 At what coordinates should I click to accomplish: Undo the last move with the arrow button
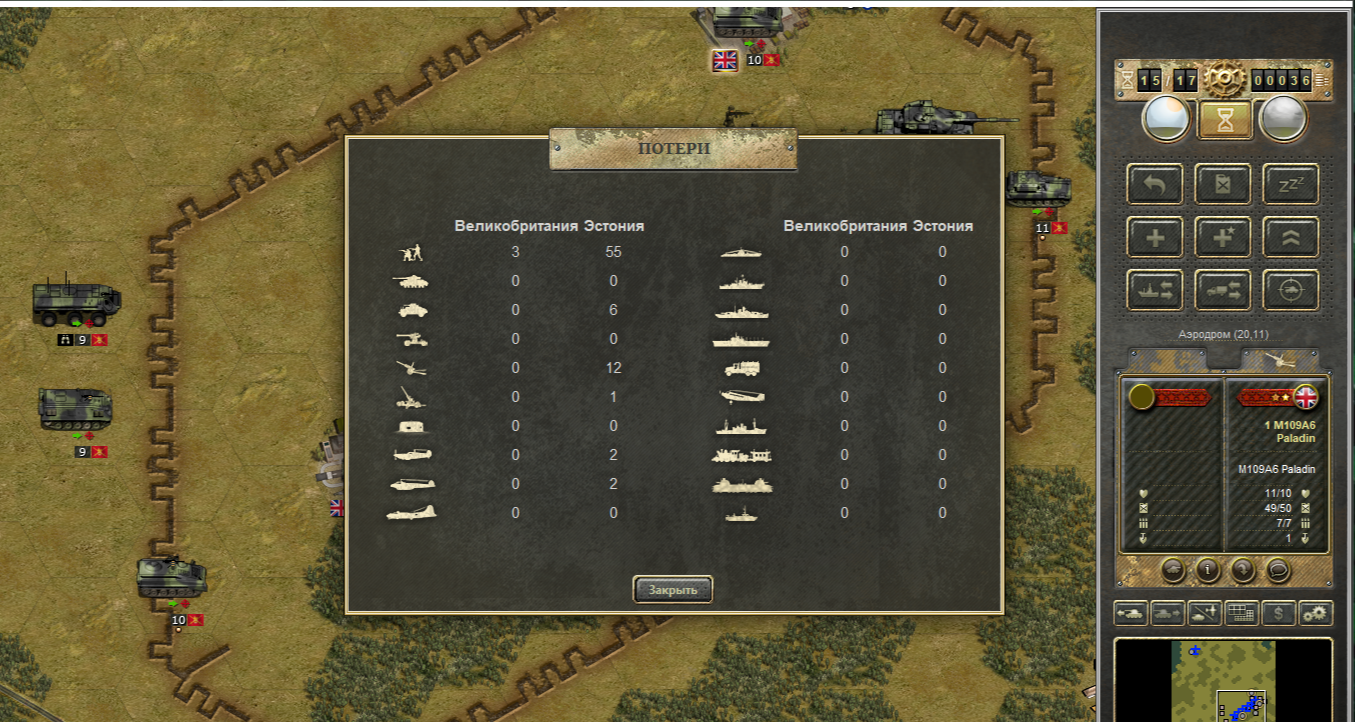pos(1155,184)
